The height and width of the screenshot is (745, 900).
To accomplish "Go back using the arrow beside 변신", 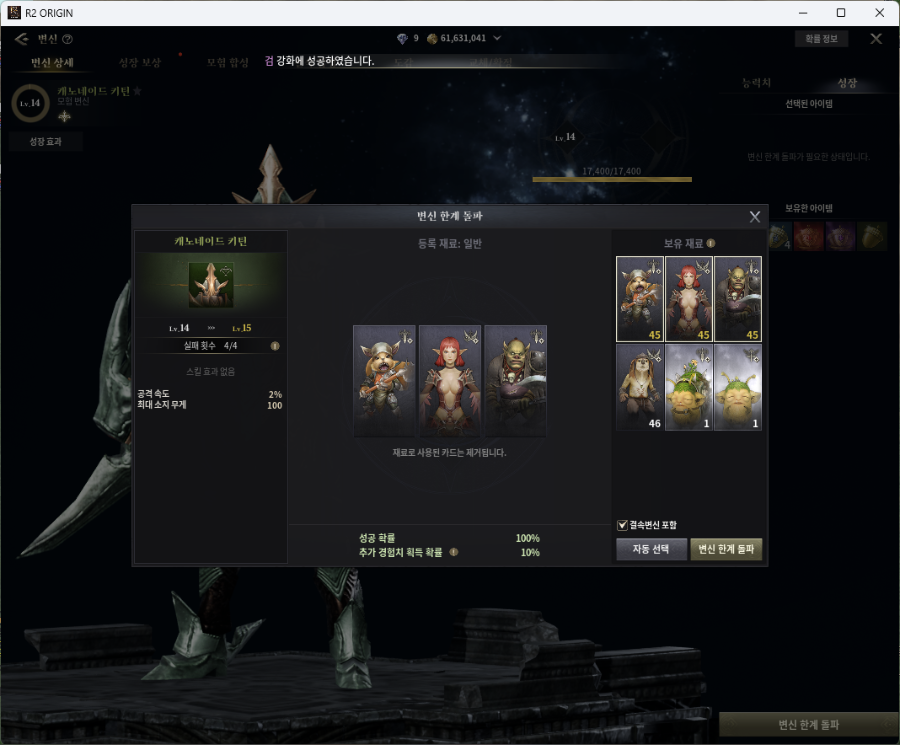I will pyautogui.click(x=22, y=39).
